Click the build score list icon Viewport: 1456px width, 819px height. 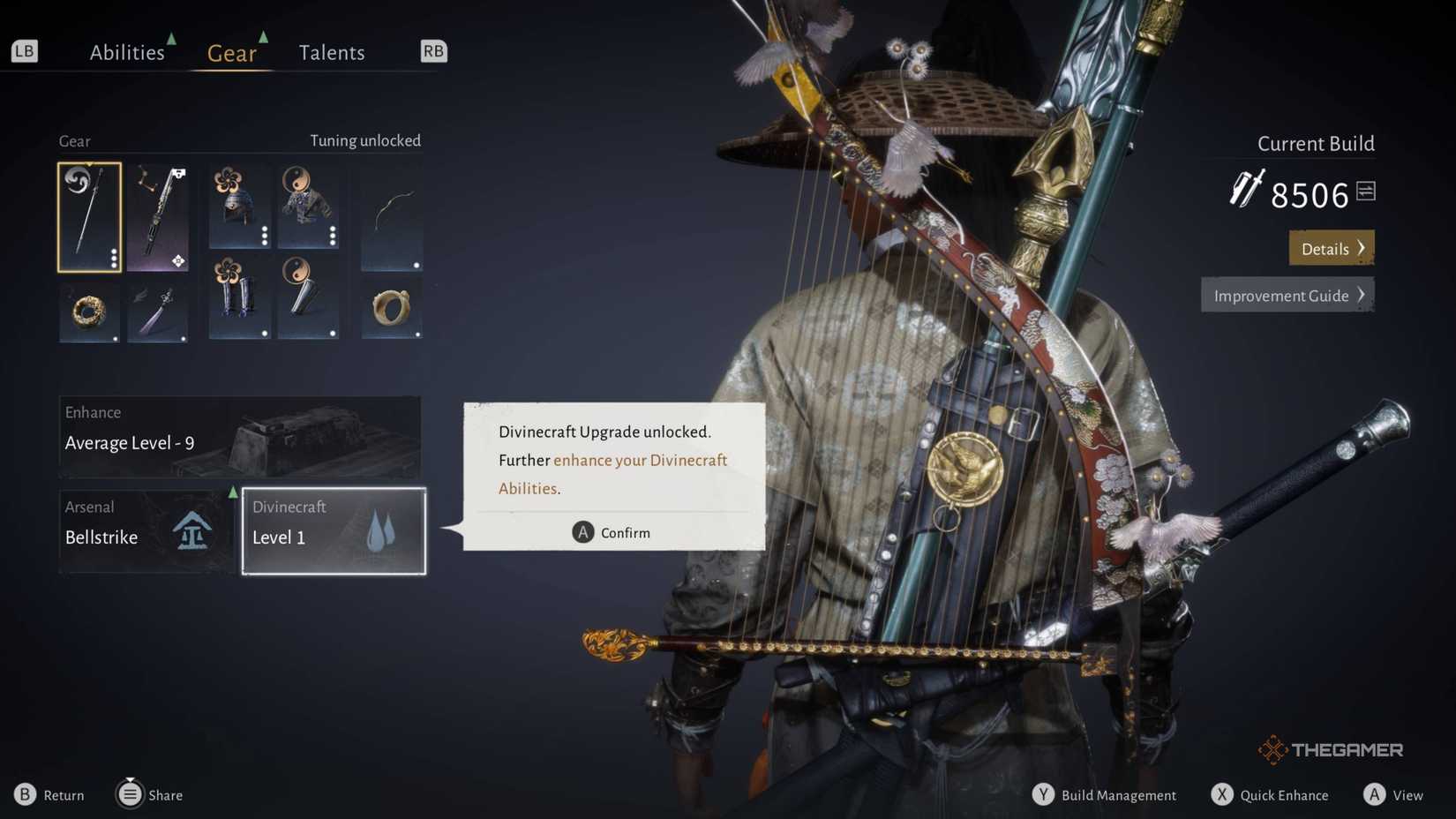coord(1366,191)
